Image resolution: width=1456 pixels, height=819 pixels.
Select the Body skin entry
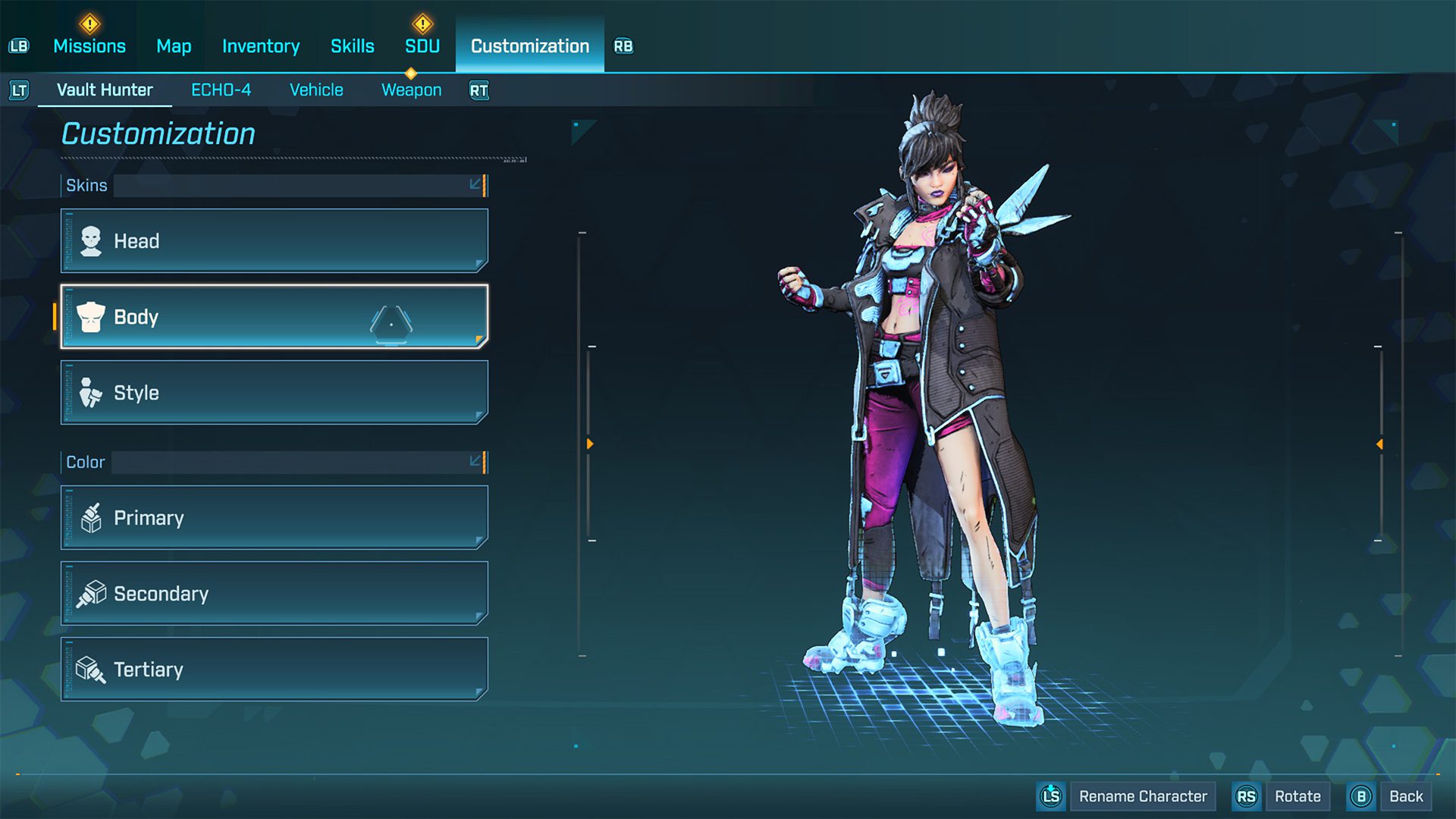coord(274,317)
